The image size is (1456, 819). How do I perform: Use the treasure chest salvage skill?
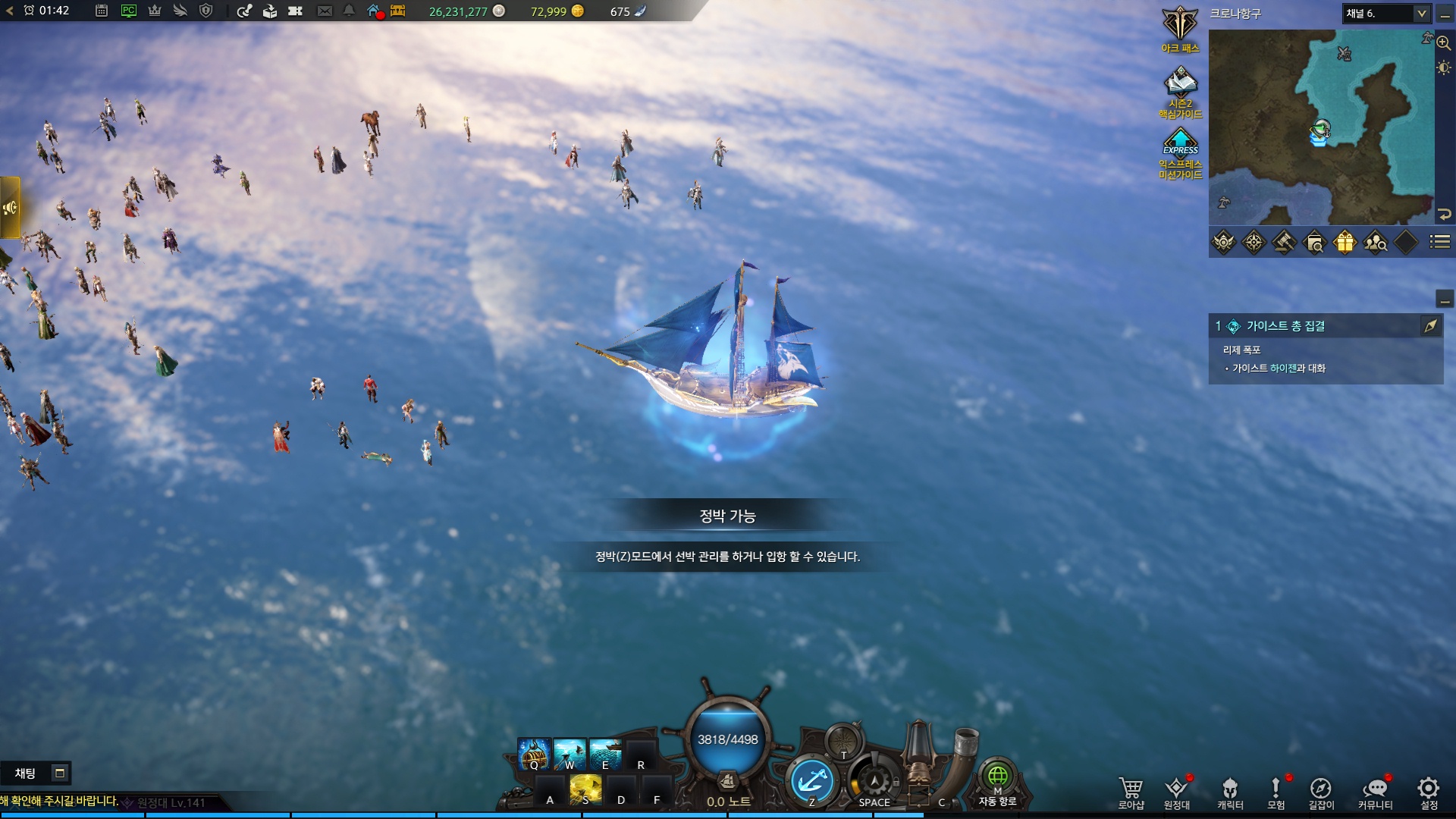coord(534,754)
